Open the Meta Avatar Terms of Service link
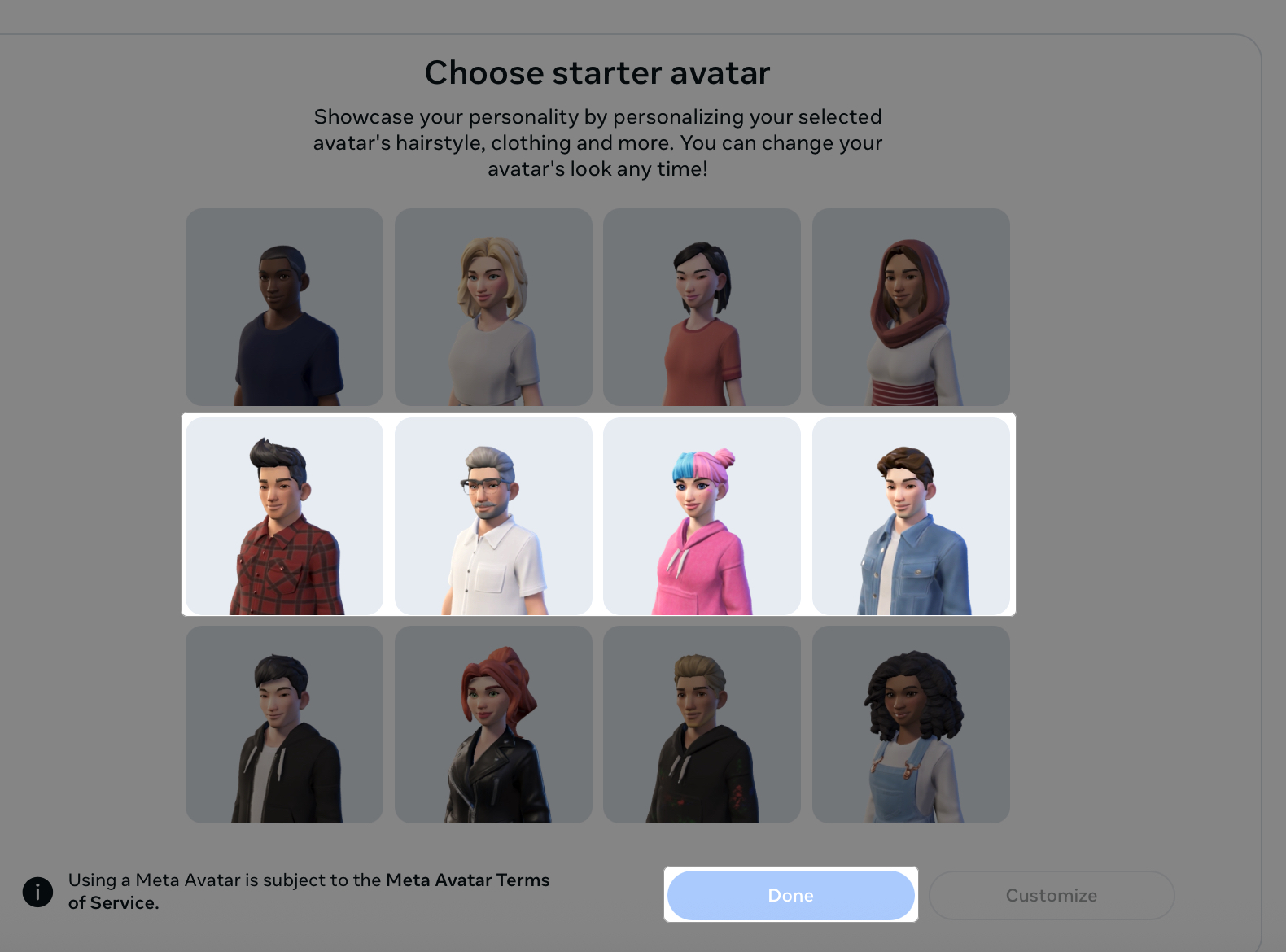This screenshot has width=1286, height=952. tap(467, 880)
